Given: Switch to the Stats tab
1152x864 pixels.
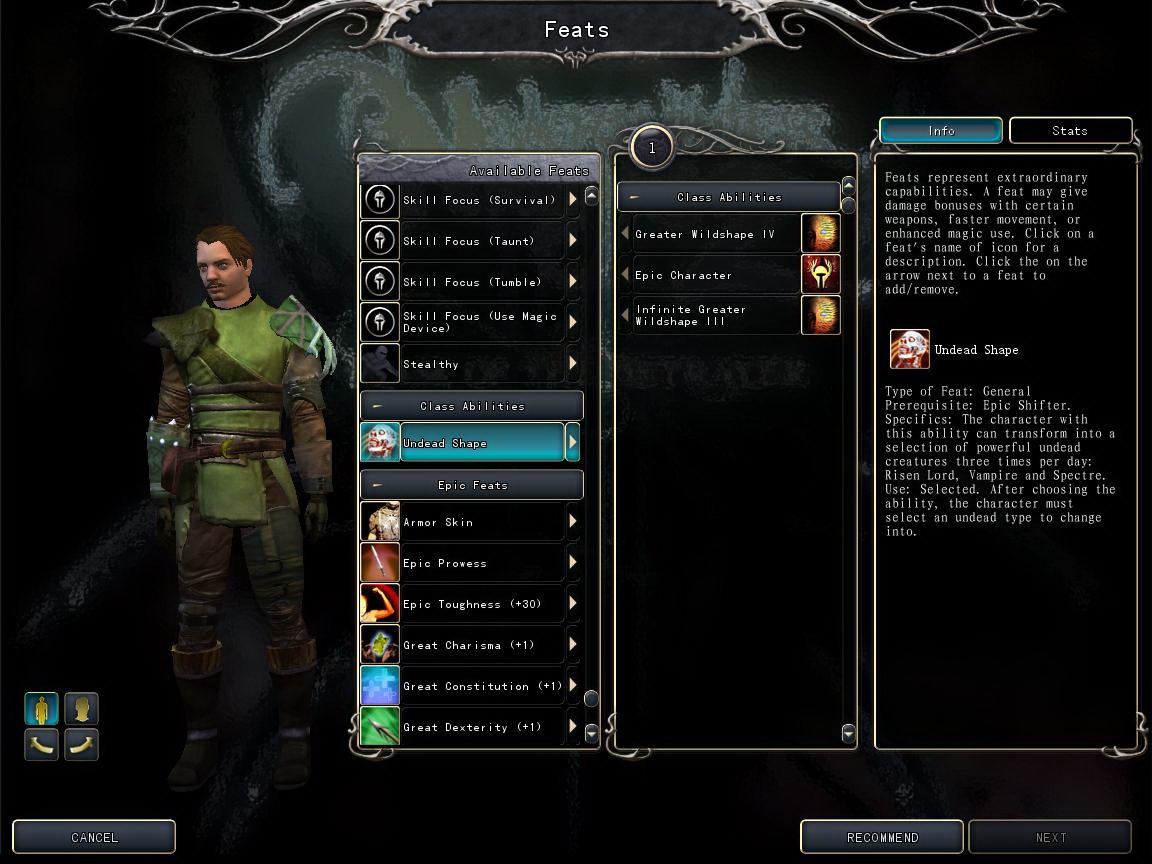Looking at the screenshot, I should [1070, 131].
